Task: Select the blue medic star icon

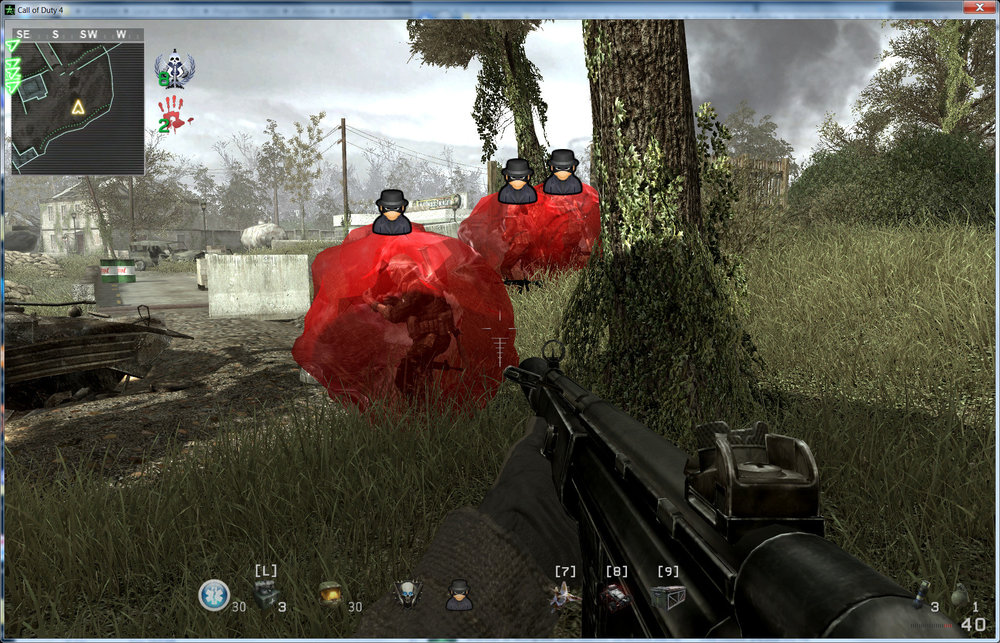Action: coord(213,595)
